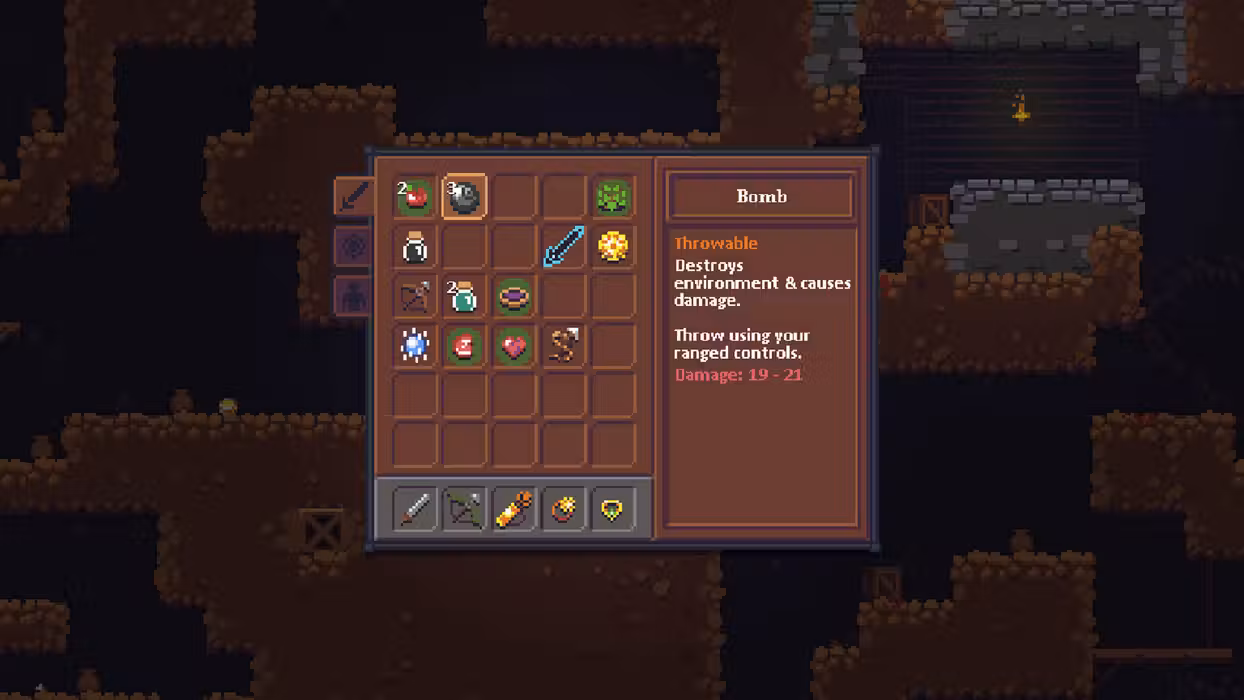This screenshot has width=1244, height=700.
Task: Click the equipped golden staff slot
Action: (x=514, y=510)
